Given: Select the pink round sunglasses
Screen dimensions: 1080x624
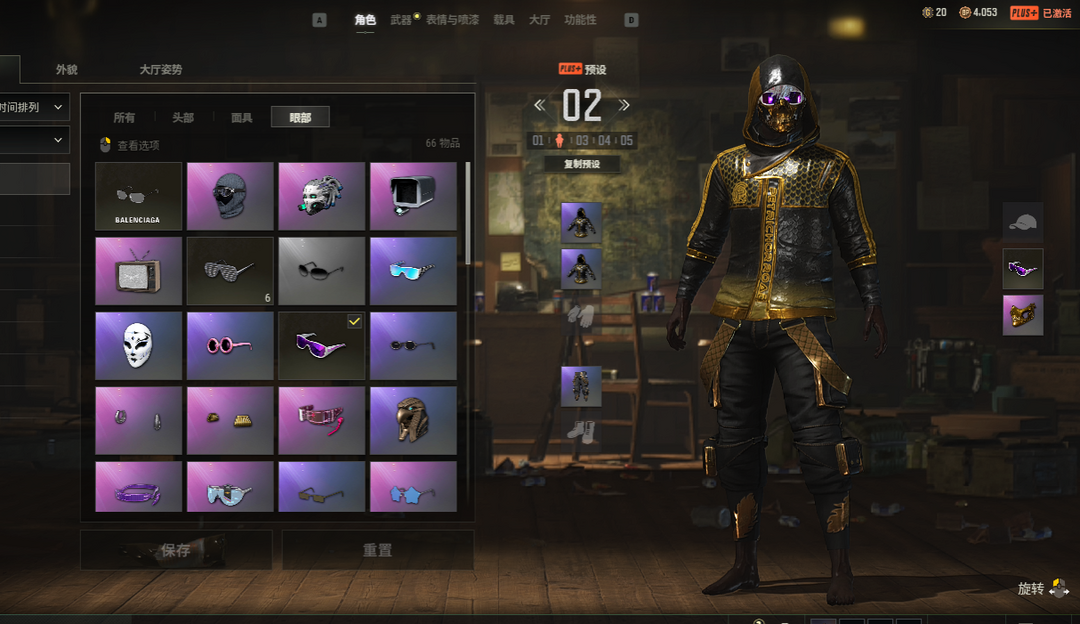Looking at the screenshot, I should pyautogui.click(x=230, y=346).
